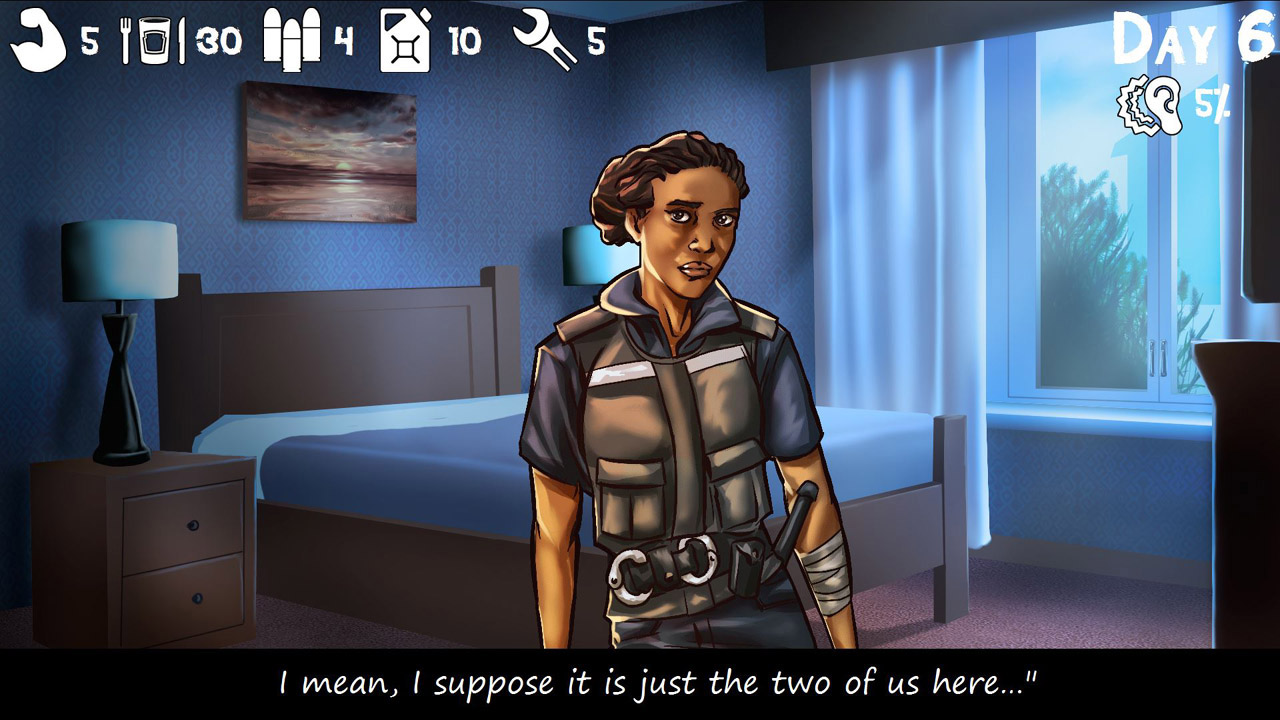Click the police officer character

pyautogui.click(x=670, y=400)
